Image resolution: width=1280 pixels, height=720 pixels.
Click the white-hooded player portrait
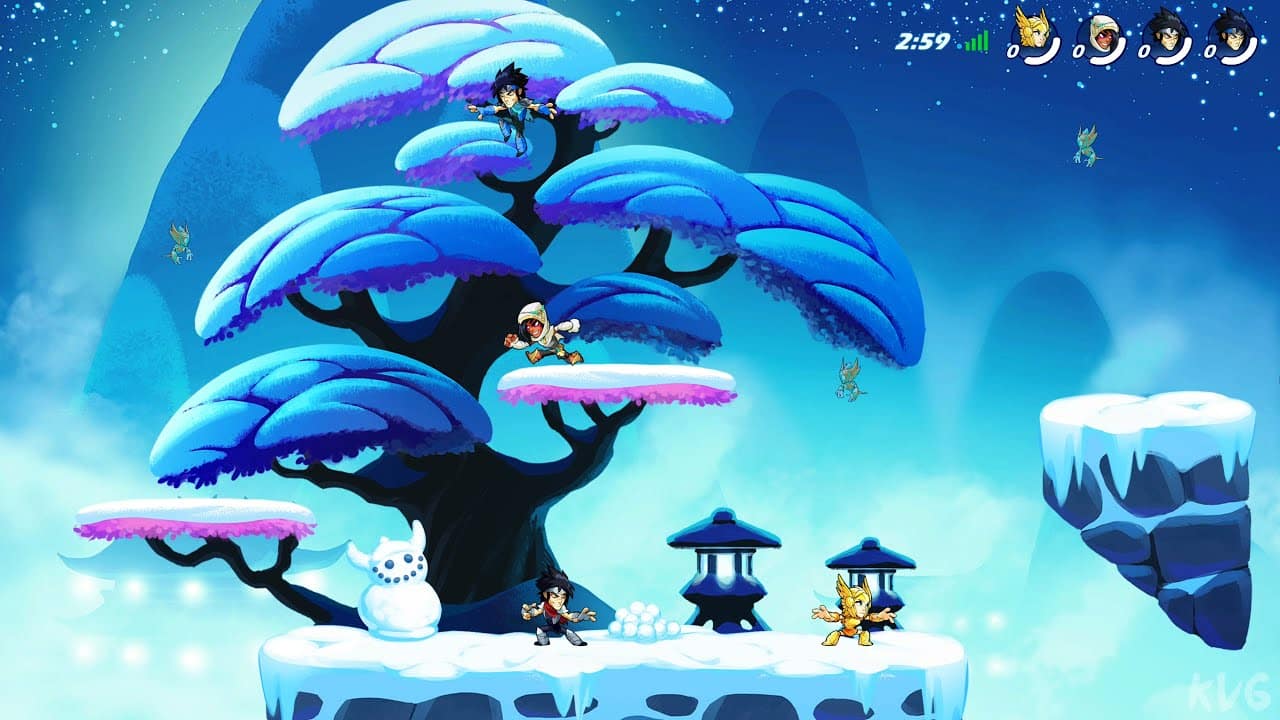(1099, 37)
